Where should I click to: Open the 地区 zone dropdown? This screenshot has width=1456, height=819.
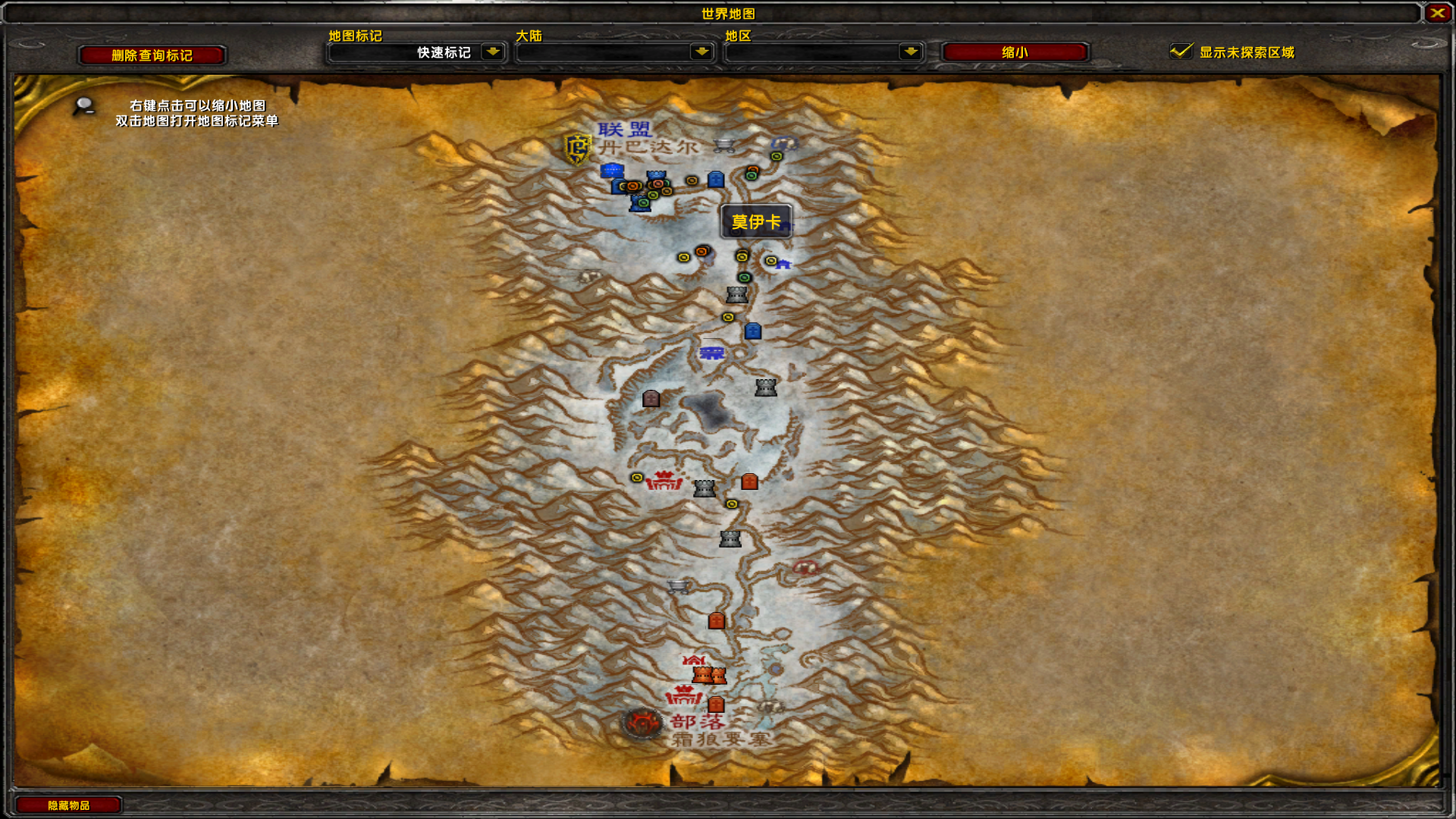click(x=824, y=52)
